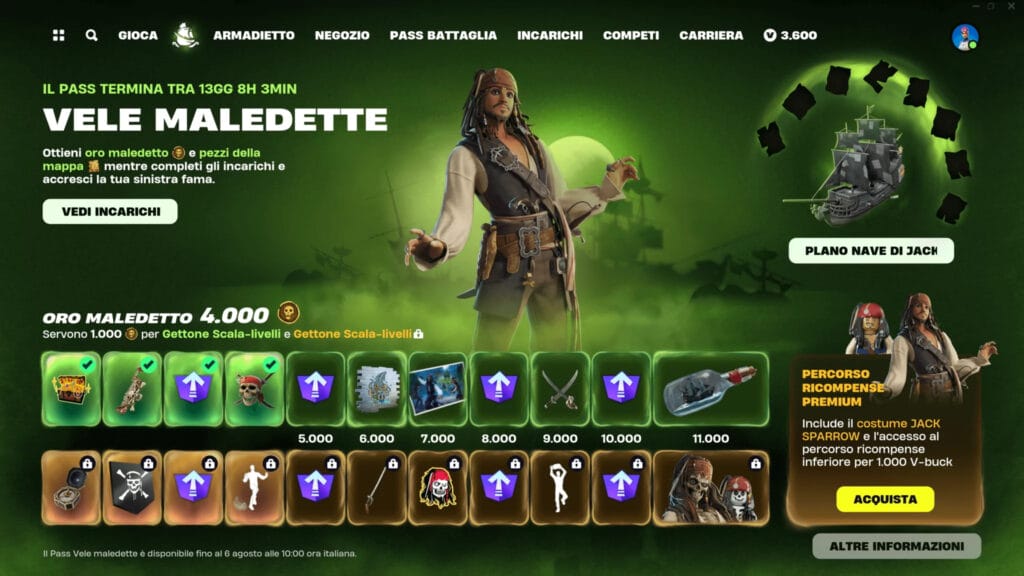
Task: View the Jack's ship glider button
Action: [x=871, y=250]
